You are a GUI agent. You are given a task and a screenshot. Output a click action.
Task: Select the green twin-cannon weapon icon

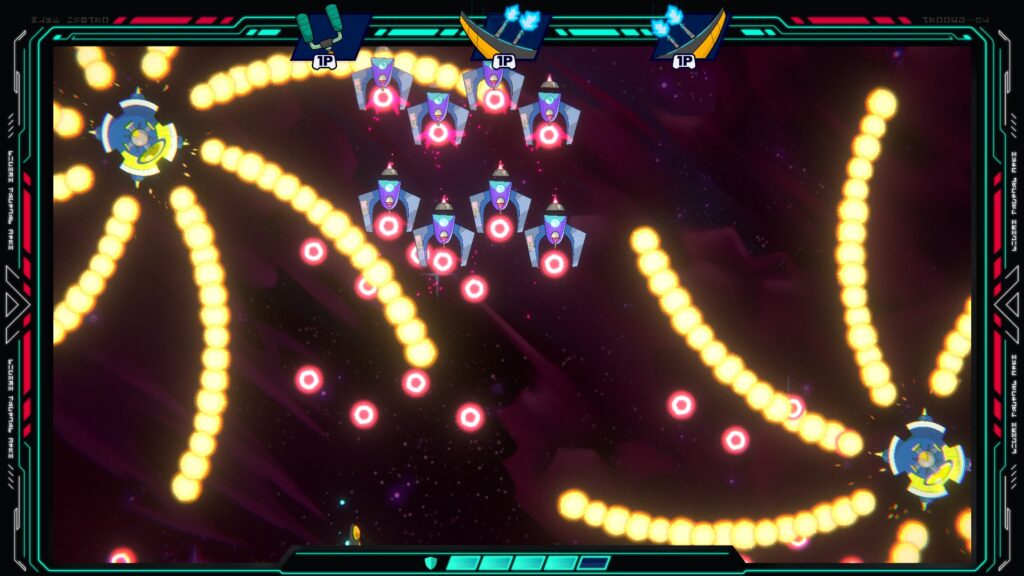331,34
